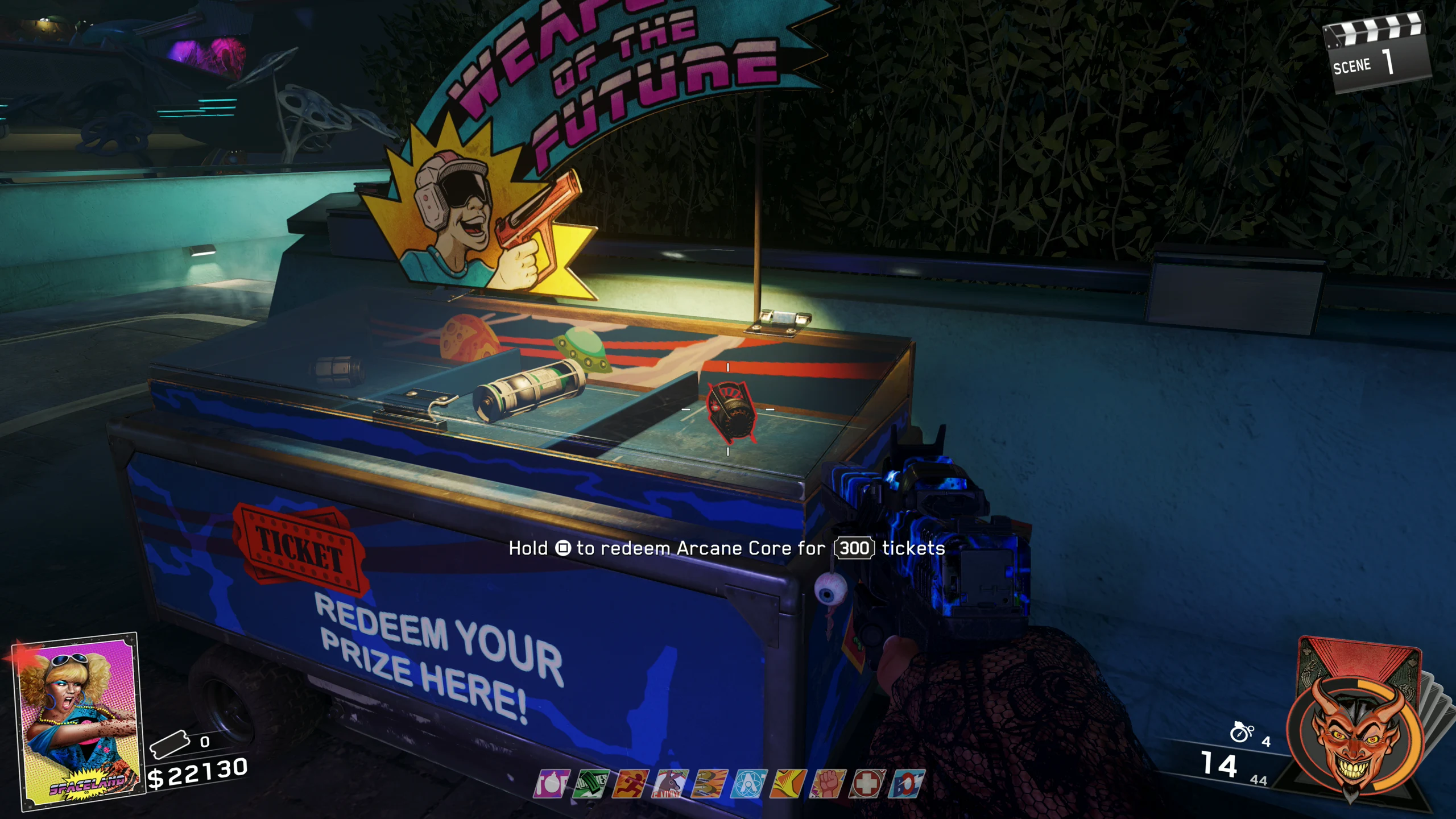This screenshot has height=819, width=1456.
Task: Choose the raised fist perk icon
Action: (828, 784)
